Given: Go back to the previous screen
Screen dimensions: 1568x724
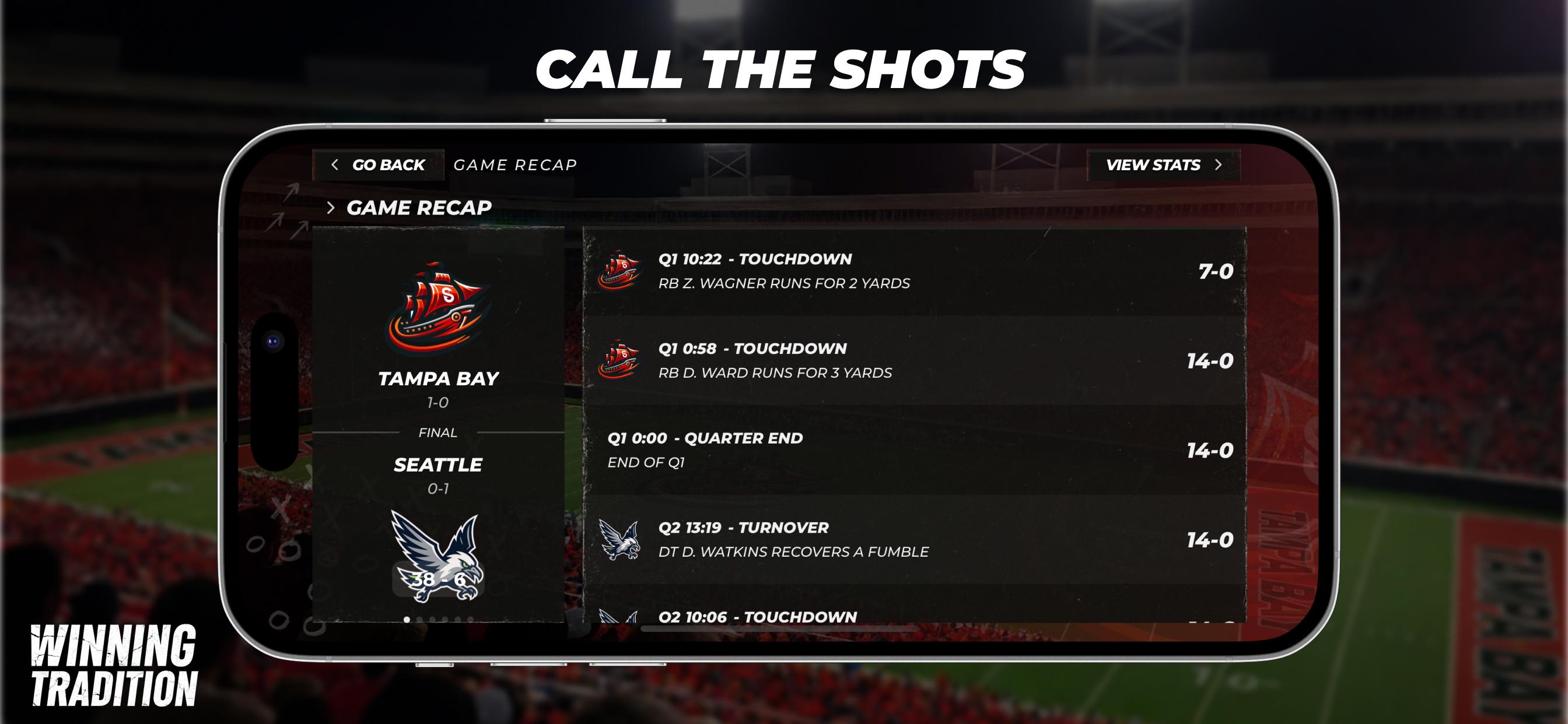Looking at the screenshot, I should pos(379,165).
